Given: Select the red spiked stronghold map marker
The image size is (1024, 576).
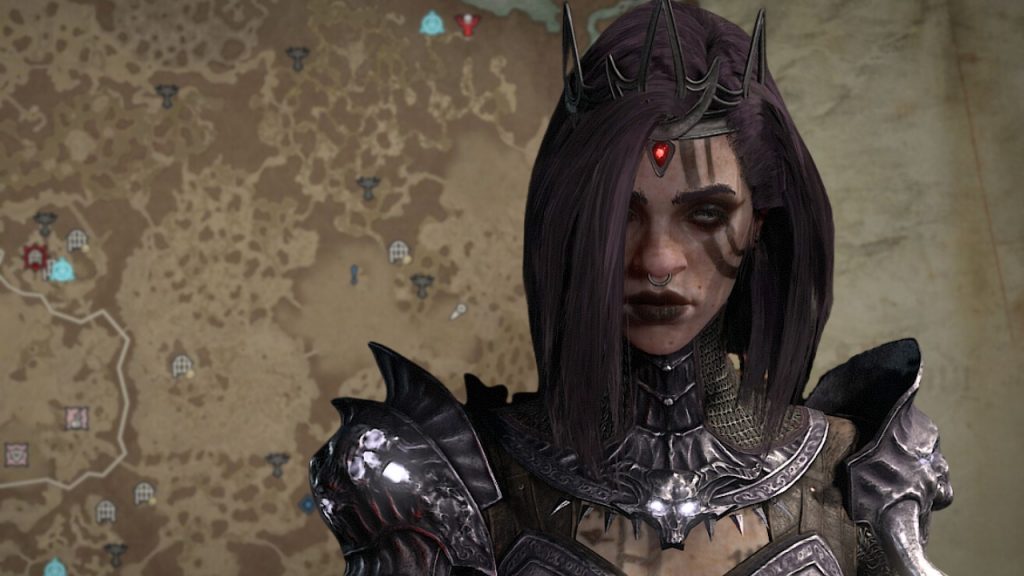Looking at the screenshot, I should tap(35, 257).
